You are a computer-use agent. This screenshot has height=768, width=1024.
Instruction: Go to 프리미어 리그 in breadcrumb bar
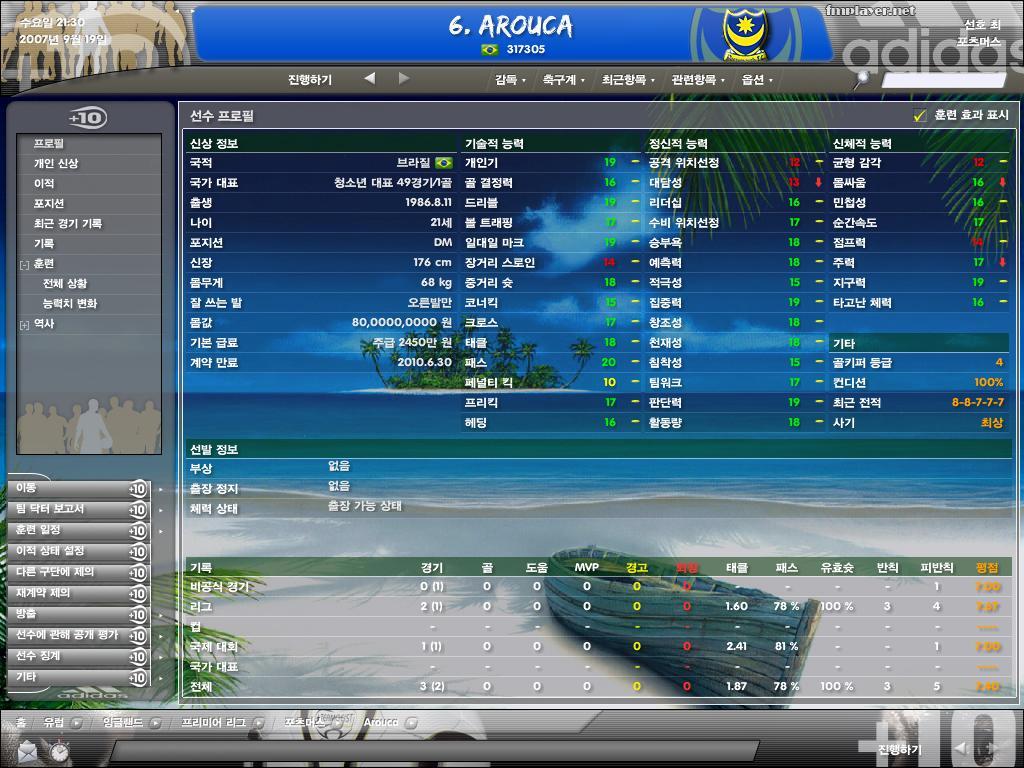click(213, 722)
